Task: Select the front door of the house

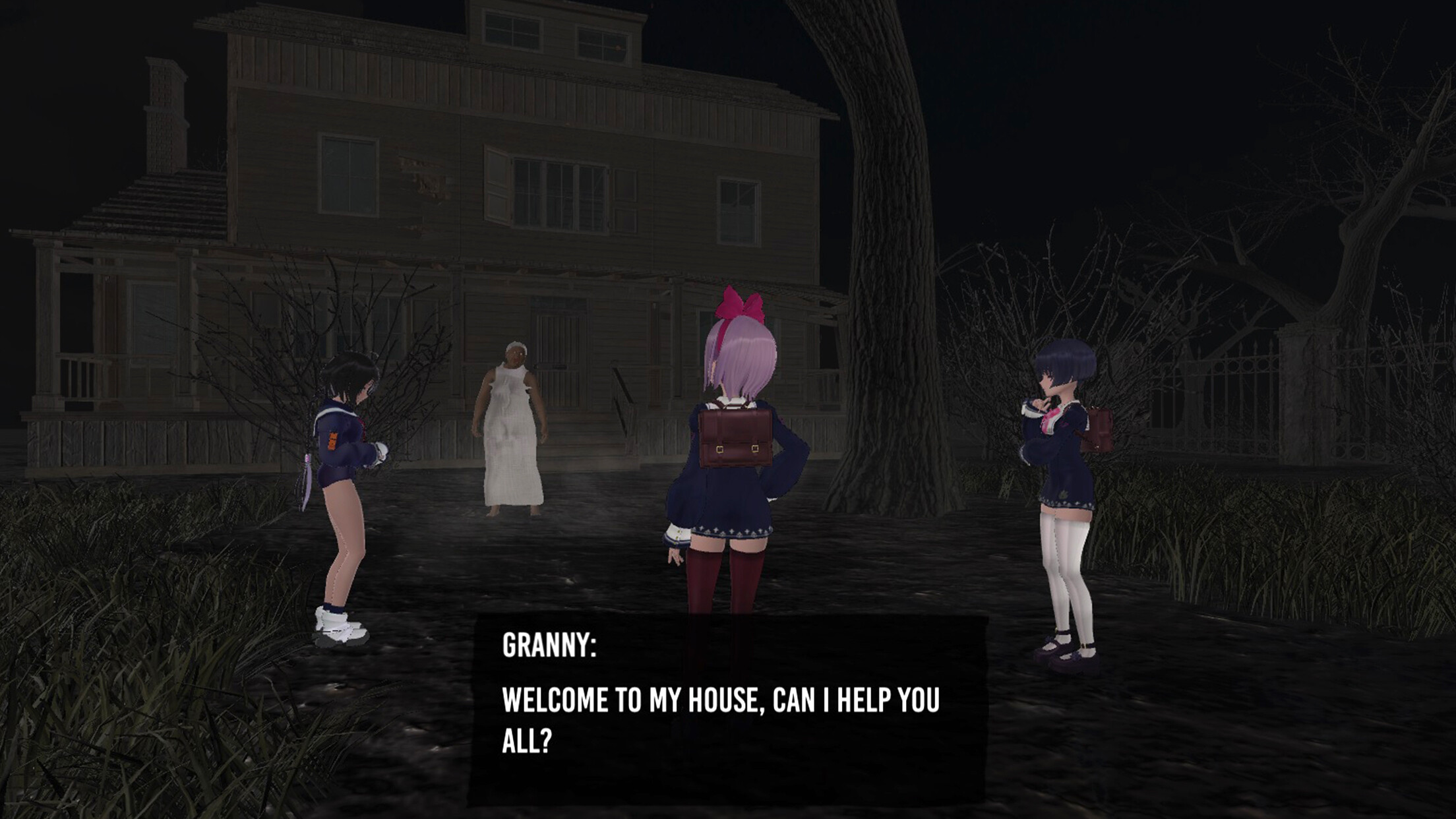Action: point(558,356)
